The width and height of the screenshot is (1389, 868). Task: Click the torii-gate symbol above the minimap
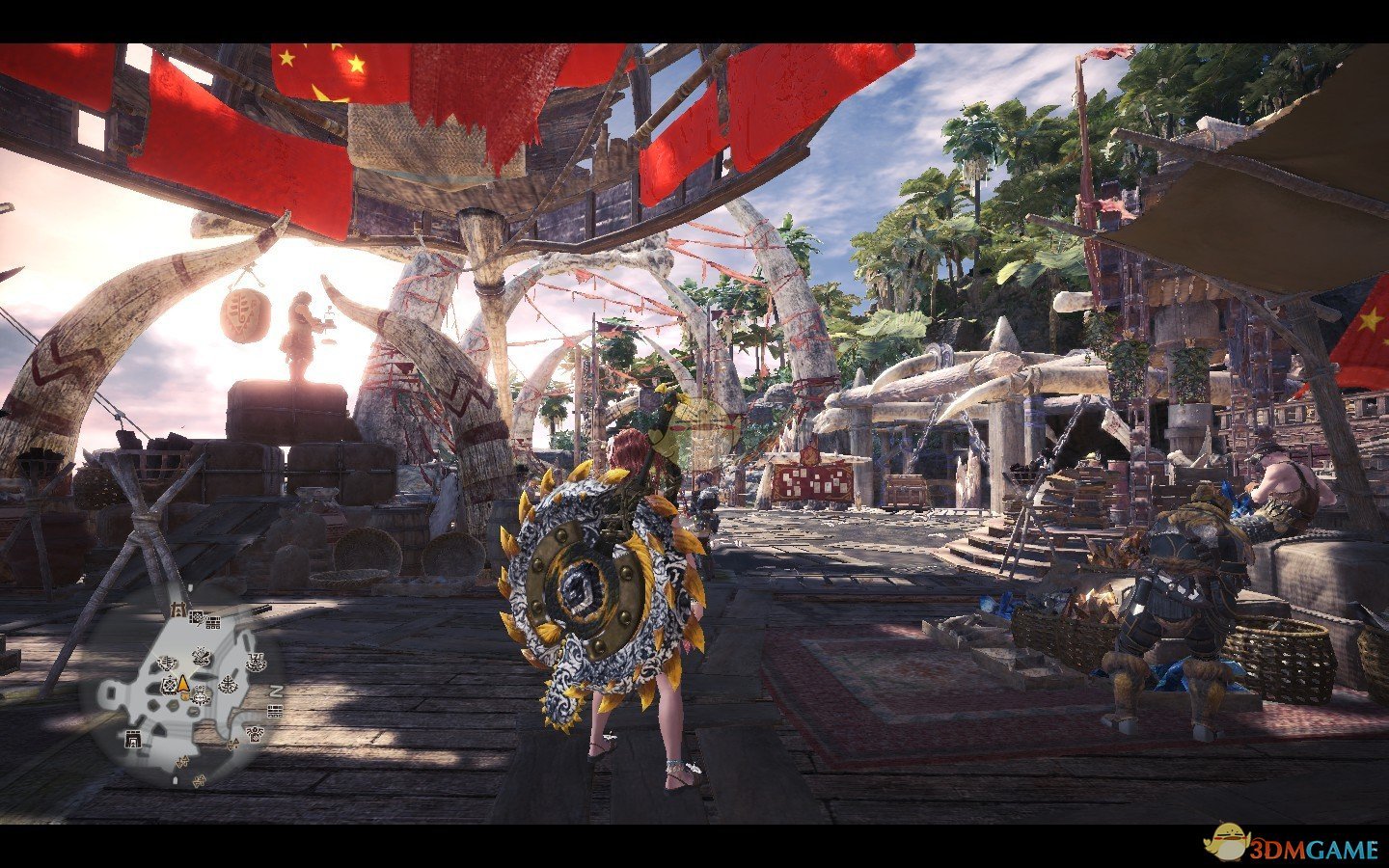point(178,609)
